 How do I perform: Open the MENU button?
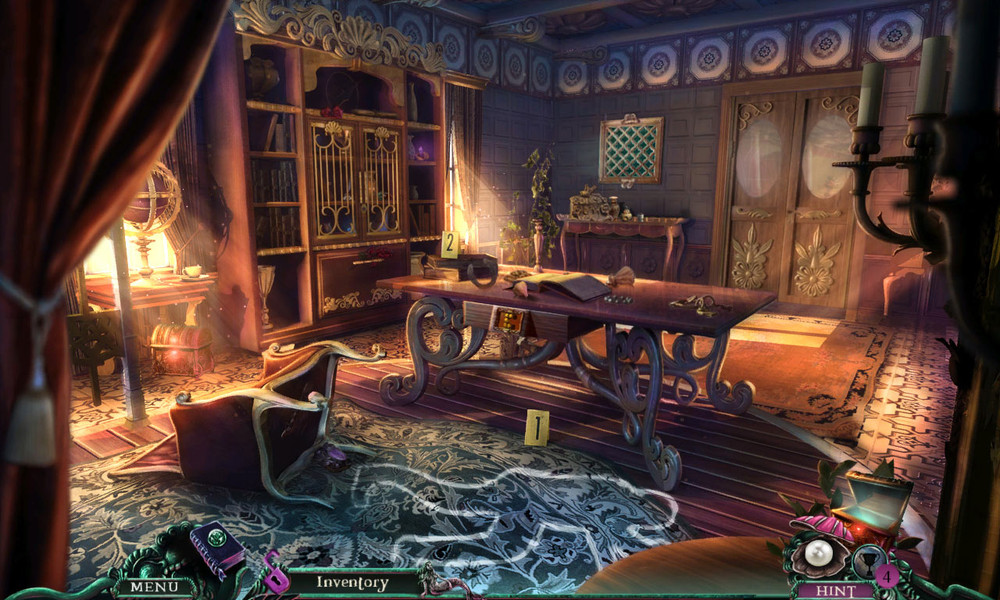(x=154, y=587)
